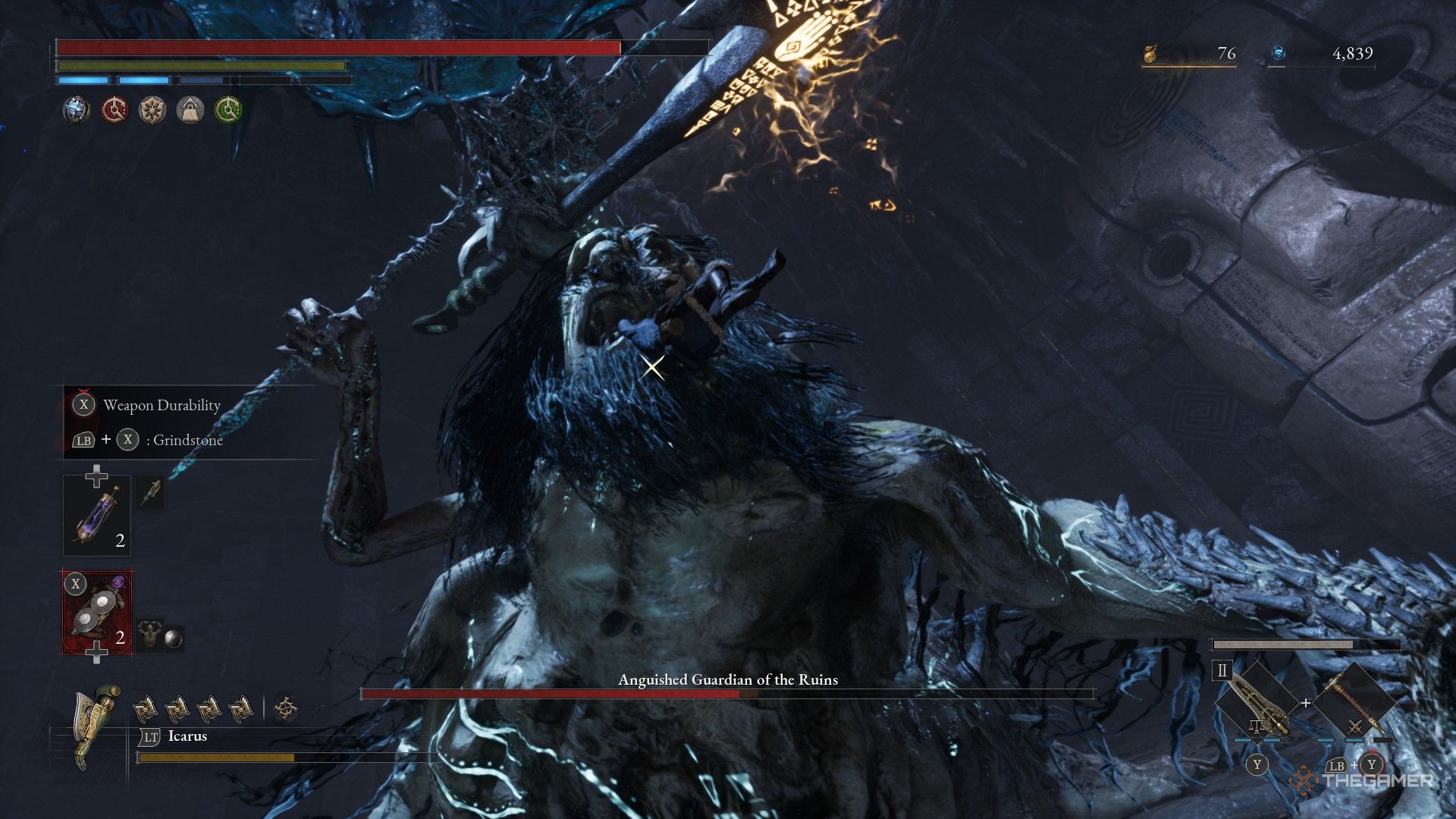Image resolution: width=1456 pixels, height=819 pixels.
Task: Click the weapon set II indicator
Action: (x=1222, y=670)
